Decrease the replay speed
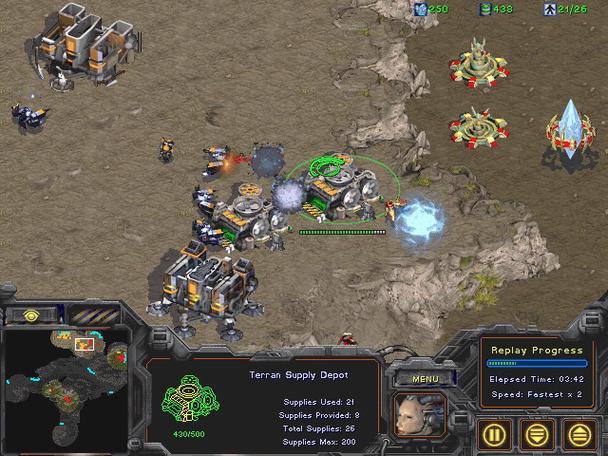Image resolution: width=608 pixels, height=456 pixels. click(538, 433)
